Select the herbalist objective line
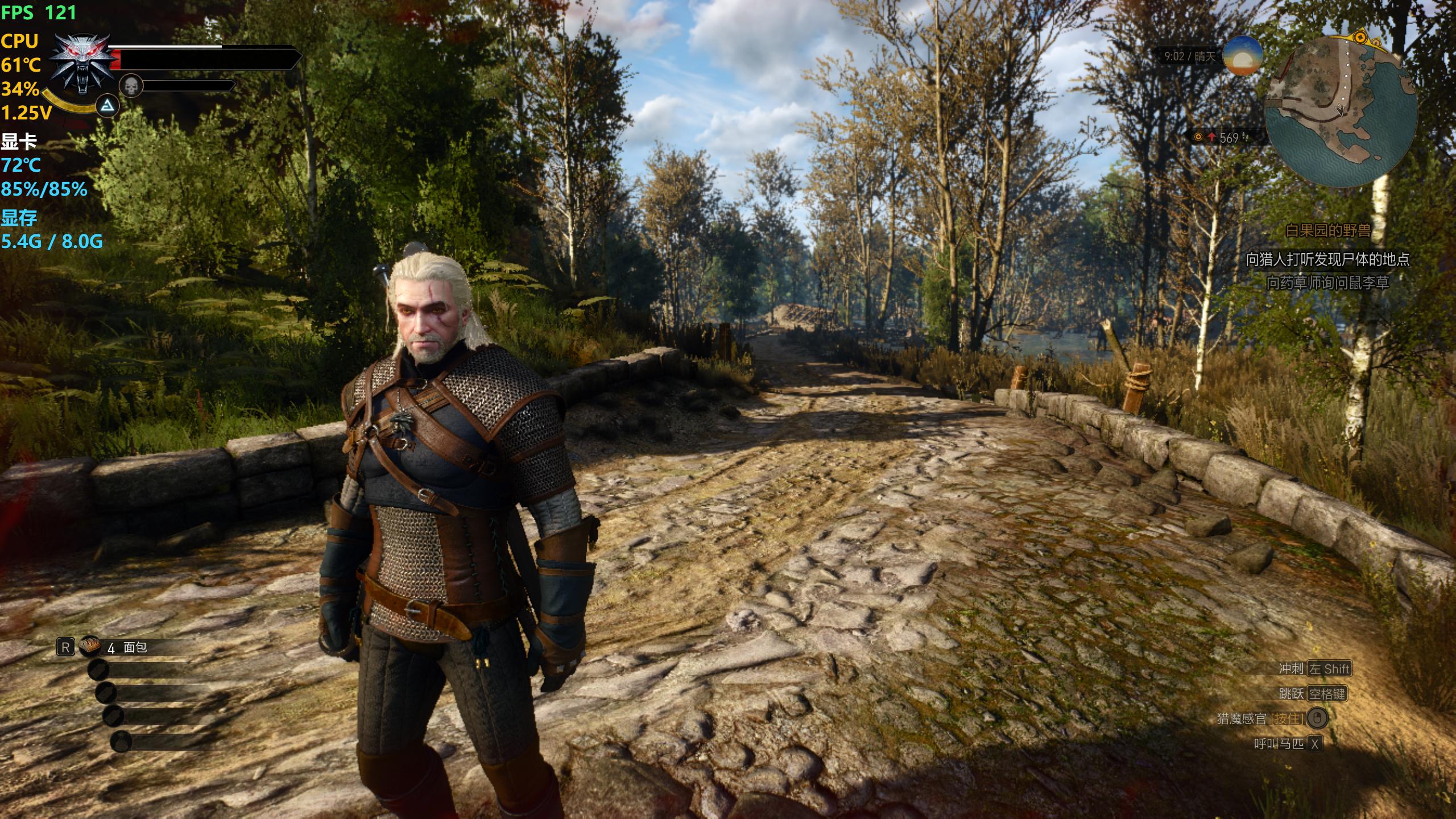Screen dimensions: 1456x819 tap(1327, 283)
